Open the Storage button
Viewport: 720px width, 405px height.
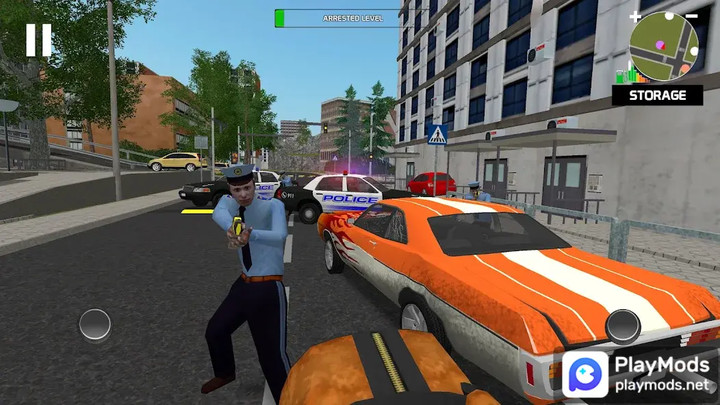pyautogui.click(x=657, y=95)
